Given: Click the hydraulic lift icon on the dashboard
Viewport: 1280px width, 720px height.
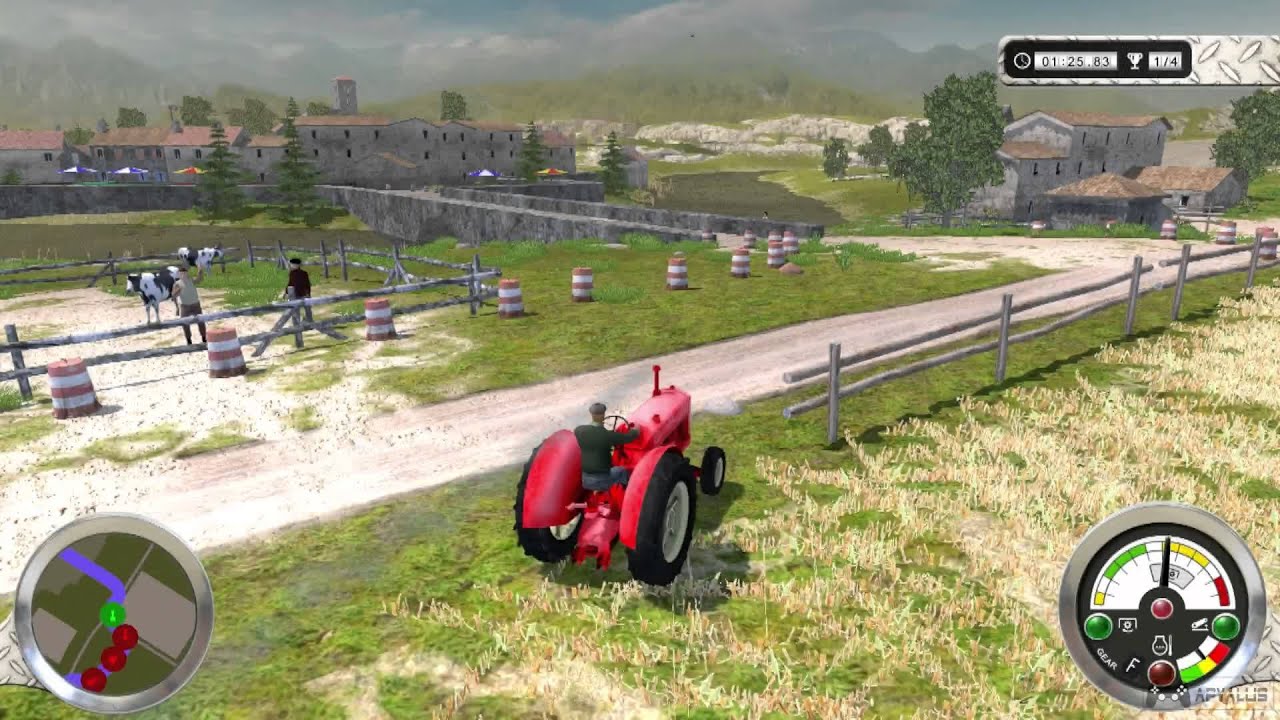Looking at the screenshot, I should coord(1199,625).
